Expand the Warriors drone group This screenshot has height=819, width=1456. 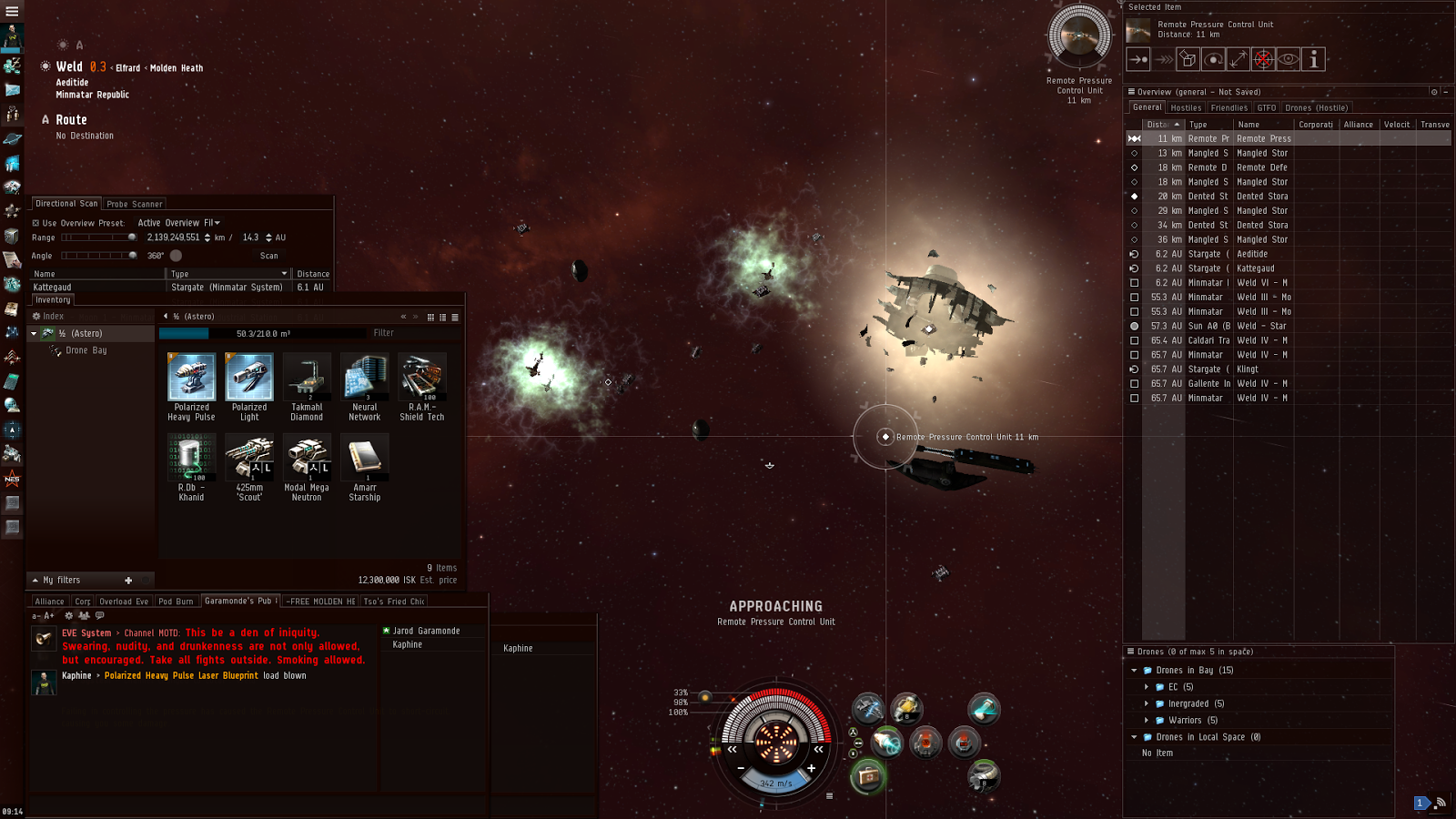pos(1147,721)
